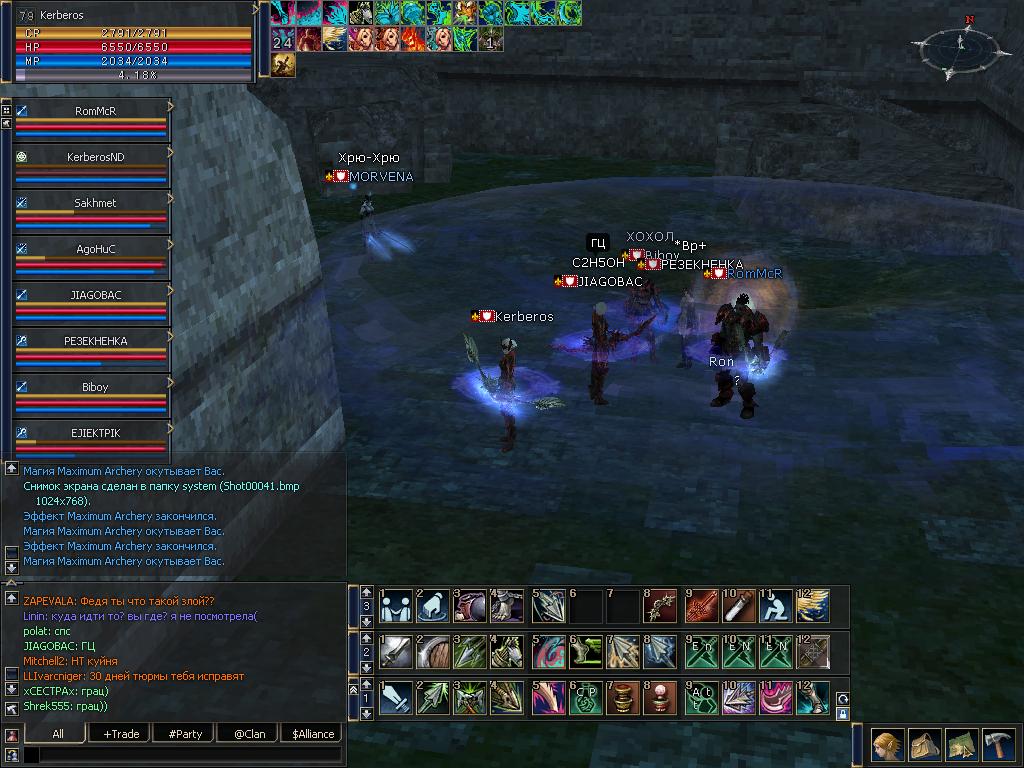Image resolution: width=1024 pixels, height=768 pixels.
Task: Switch to the #Party chat tab
Action: pyautogui.click(x=185, y=734)
